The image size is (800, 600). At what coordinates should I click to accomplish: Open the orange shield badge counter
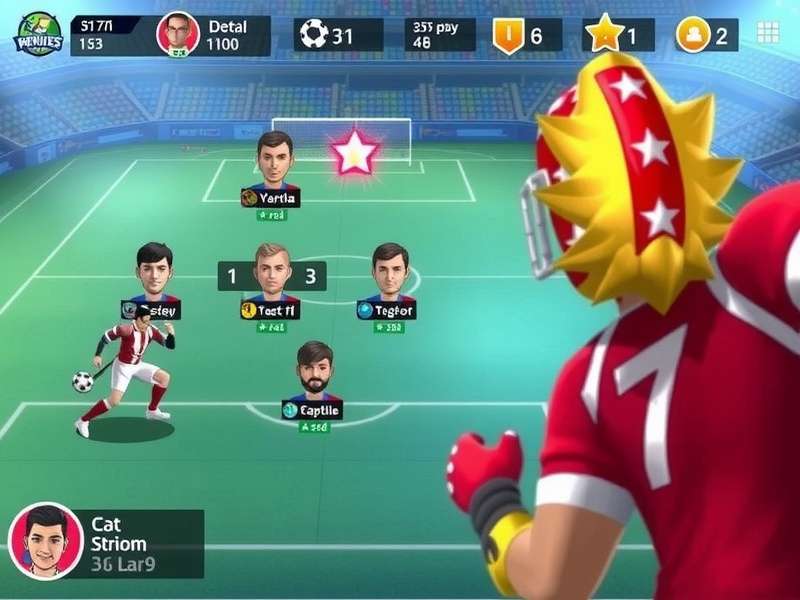tap(518, 36)
